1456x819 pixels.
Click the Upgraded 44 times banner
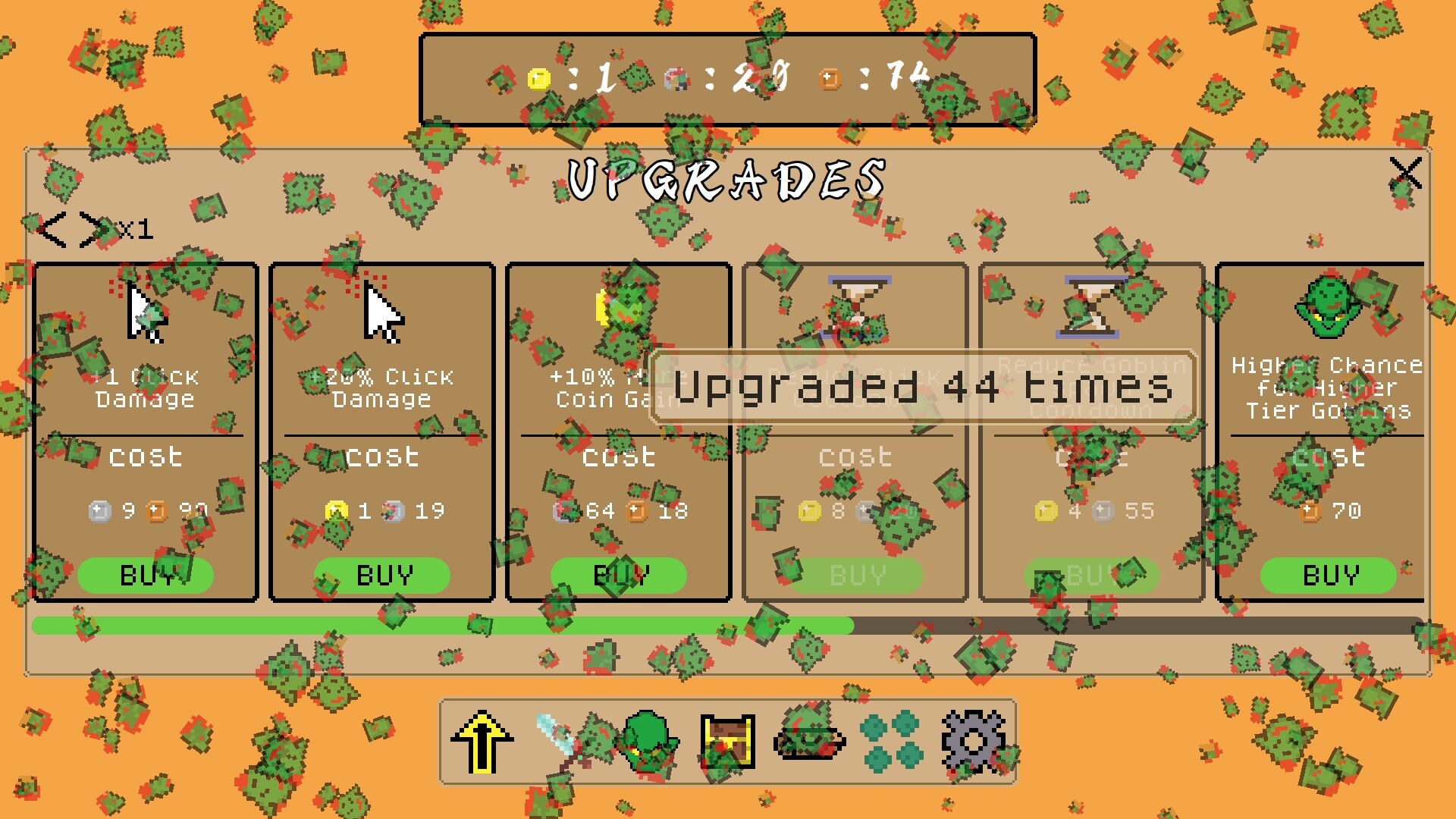(921, 388)
